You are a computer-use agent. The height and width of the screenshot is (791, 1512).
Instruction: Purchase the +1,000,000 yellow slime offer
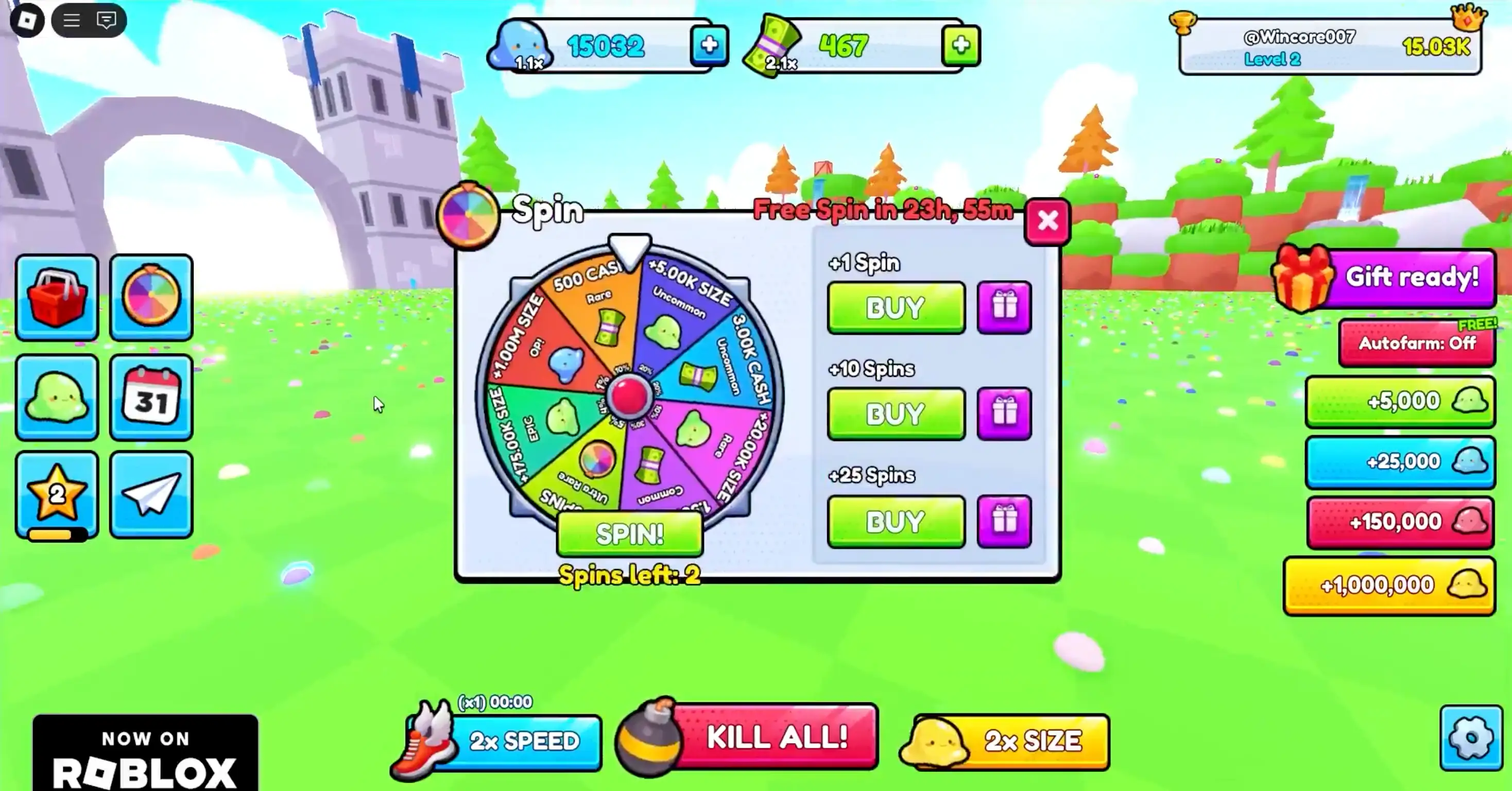(x=1389, y=585)
